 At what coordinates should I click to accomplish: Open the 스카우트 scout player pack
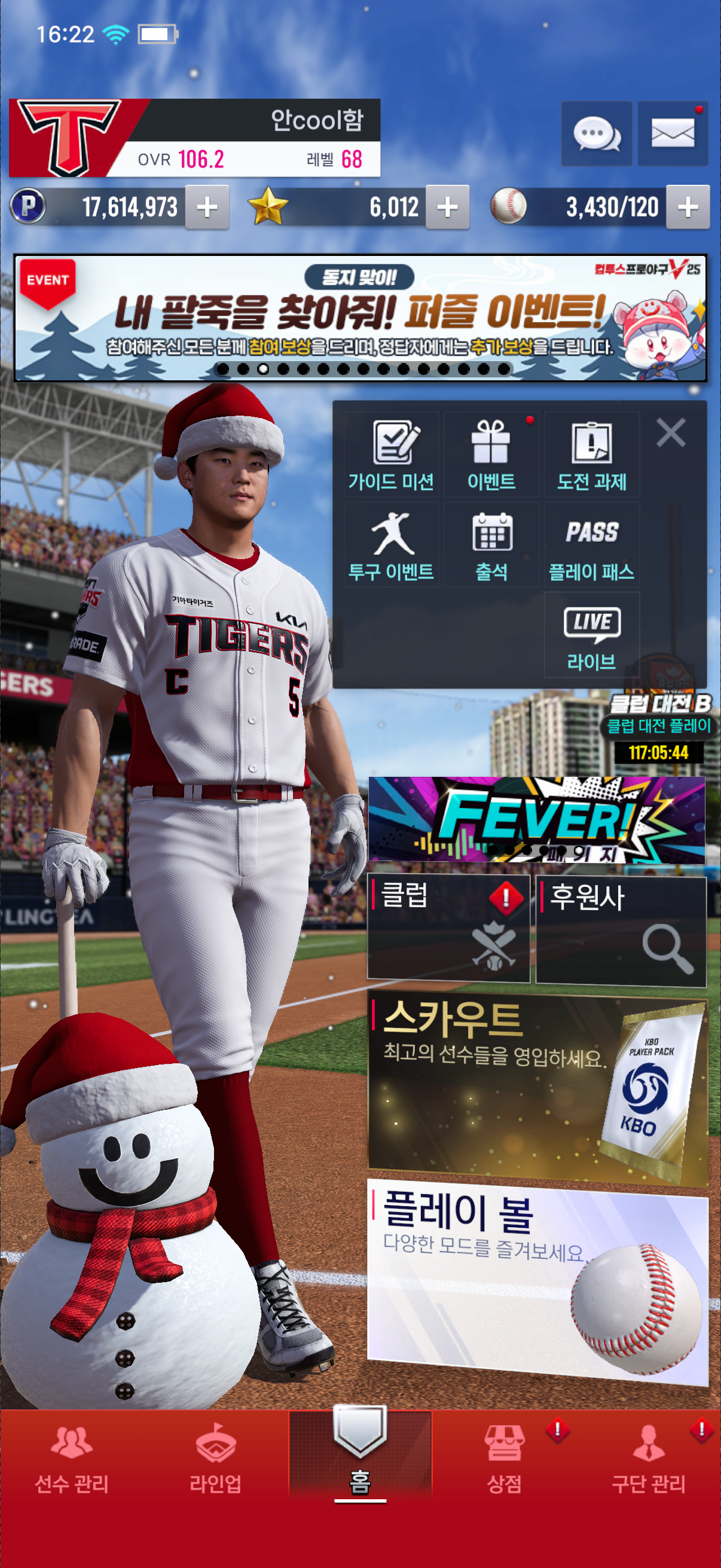tap(538, 1090)
